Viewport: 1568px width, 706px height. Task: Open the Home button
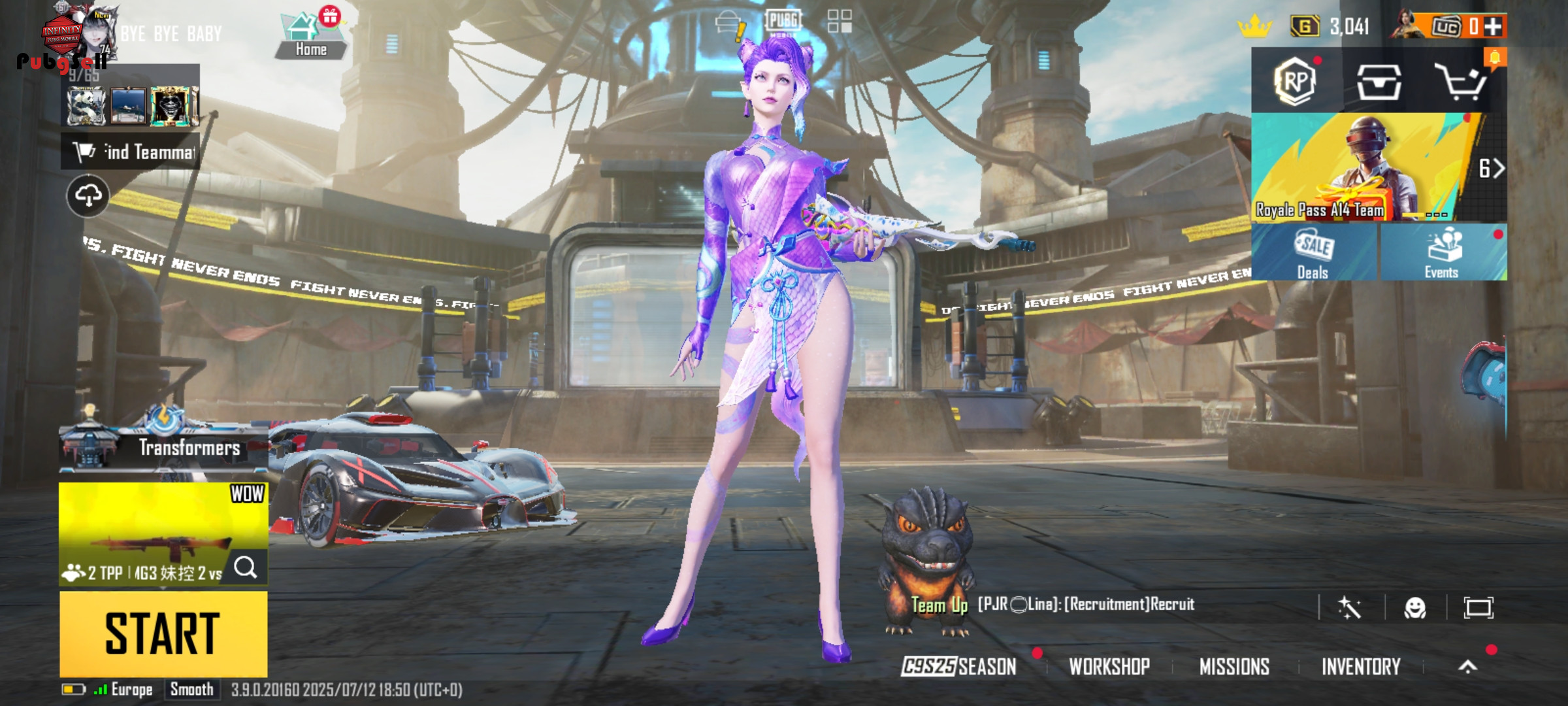tap(310, 37)
